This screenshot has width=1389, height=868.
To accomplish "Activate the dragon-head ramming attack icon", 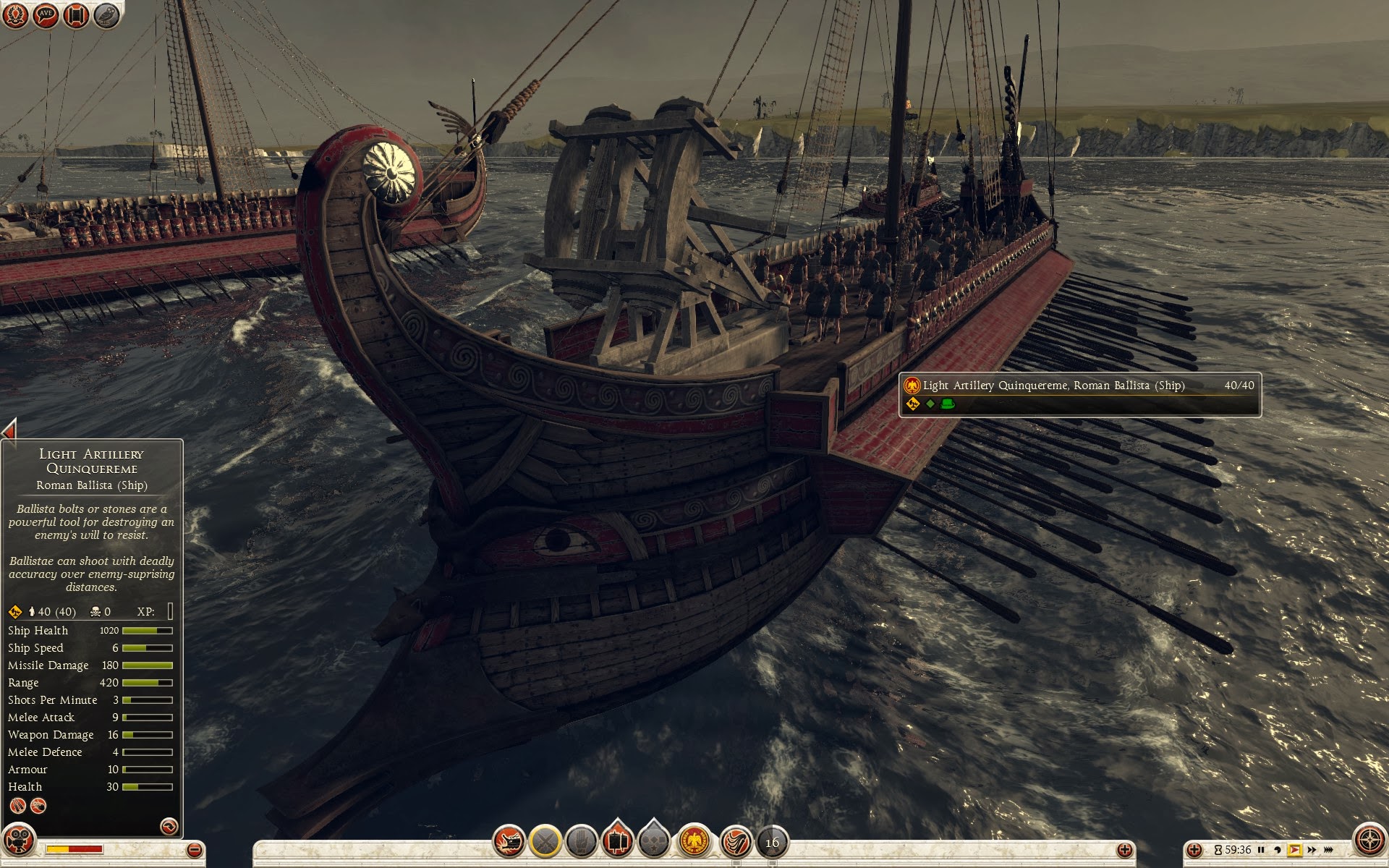I will pyautogui.click(x=509, y=842).
